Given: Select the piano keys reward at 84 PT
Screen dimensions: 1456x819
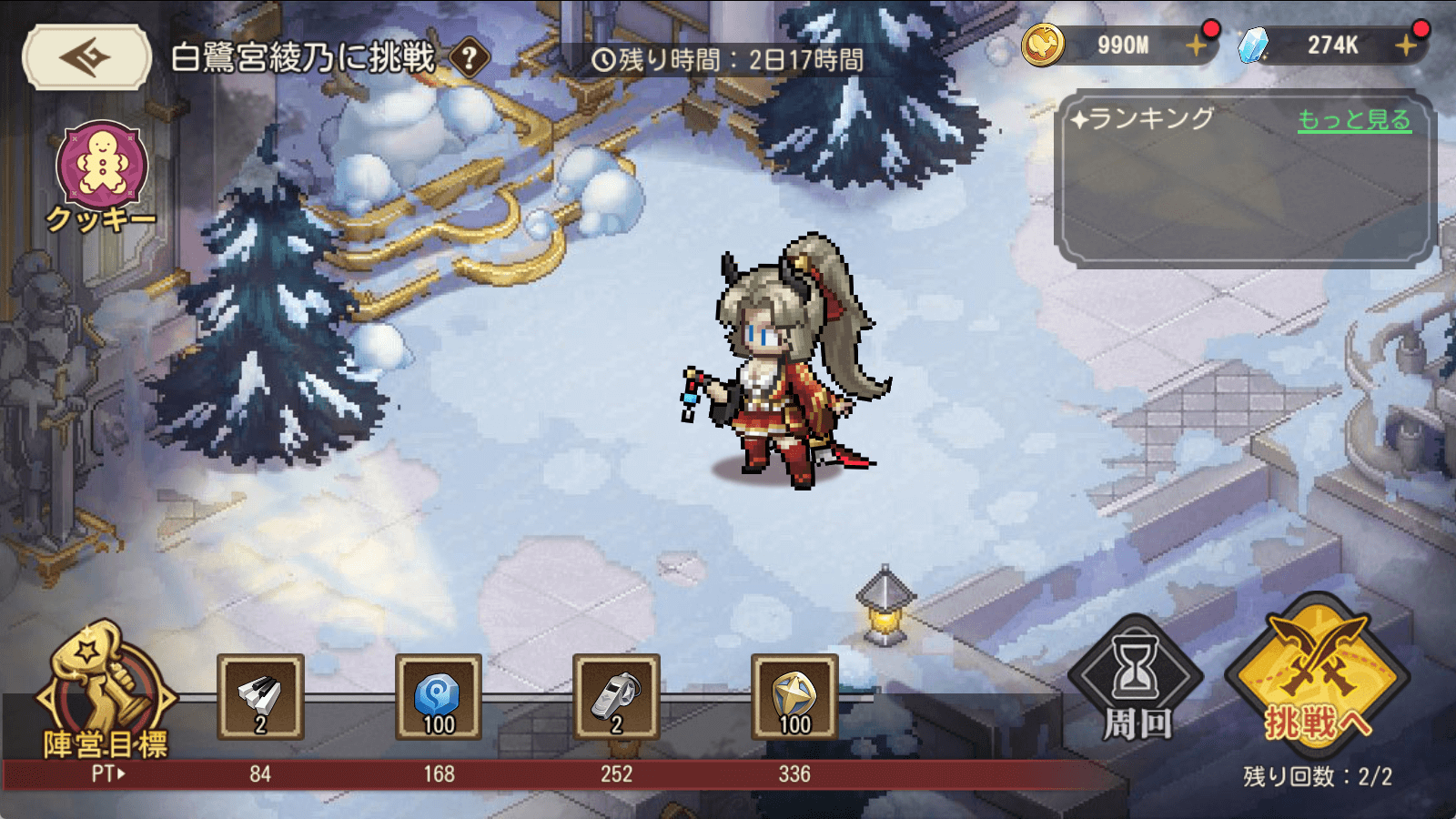Looking at the screenshot, I should pyautogui.click(x=260, y=697).
